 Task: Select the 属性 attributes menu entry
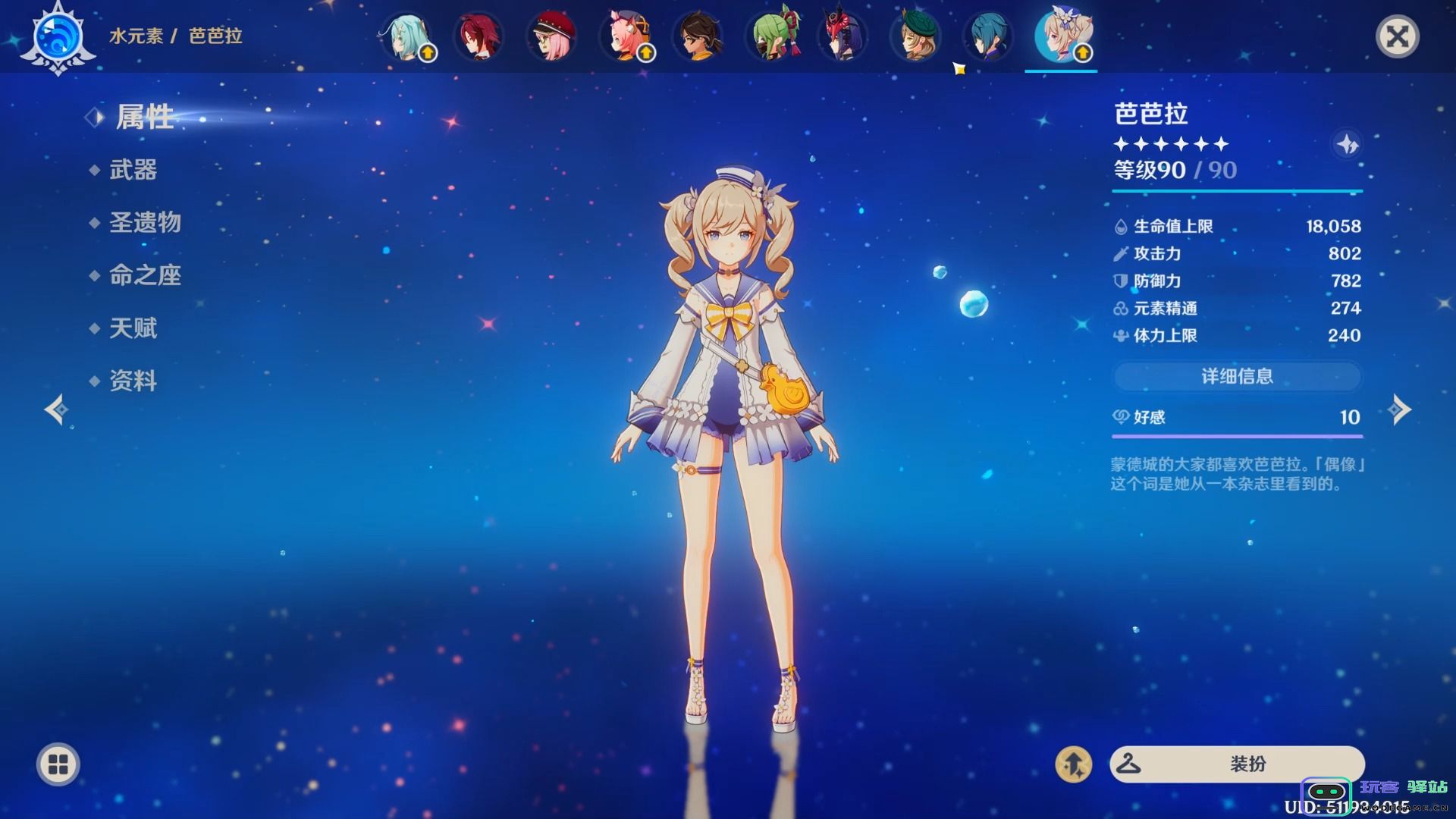click(144, 118)
